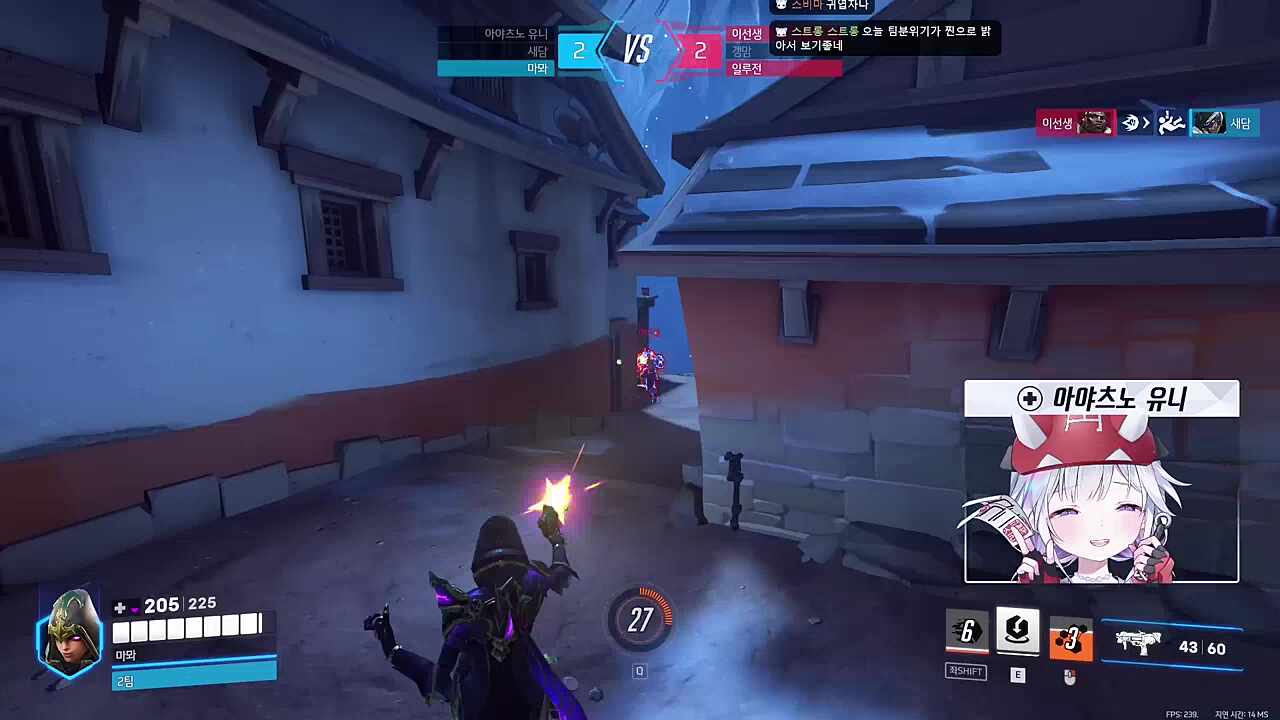Activate the dash ability on Left Shift
Screen dimensions: 1280x720
967,632
